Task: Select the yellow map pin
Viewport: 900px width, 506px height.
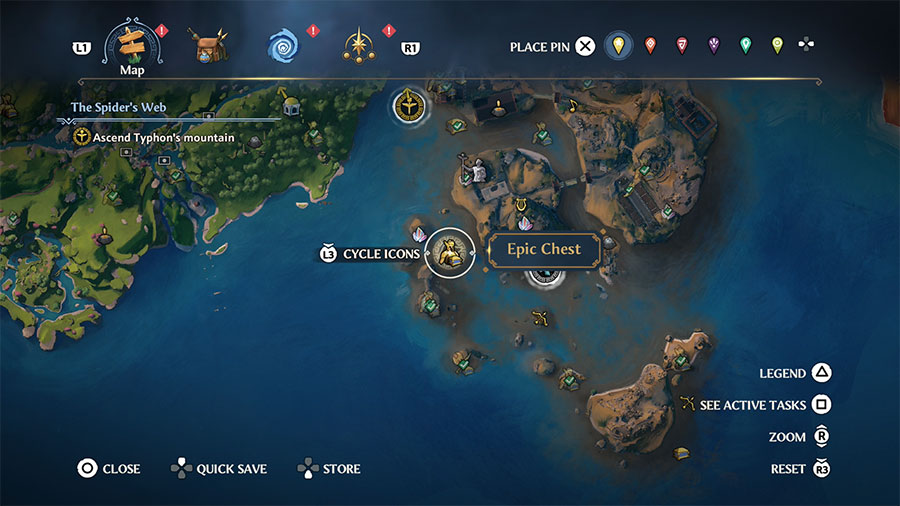Action: coord(619,45)
